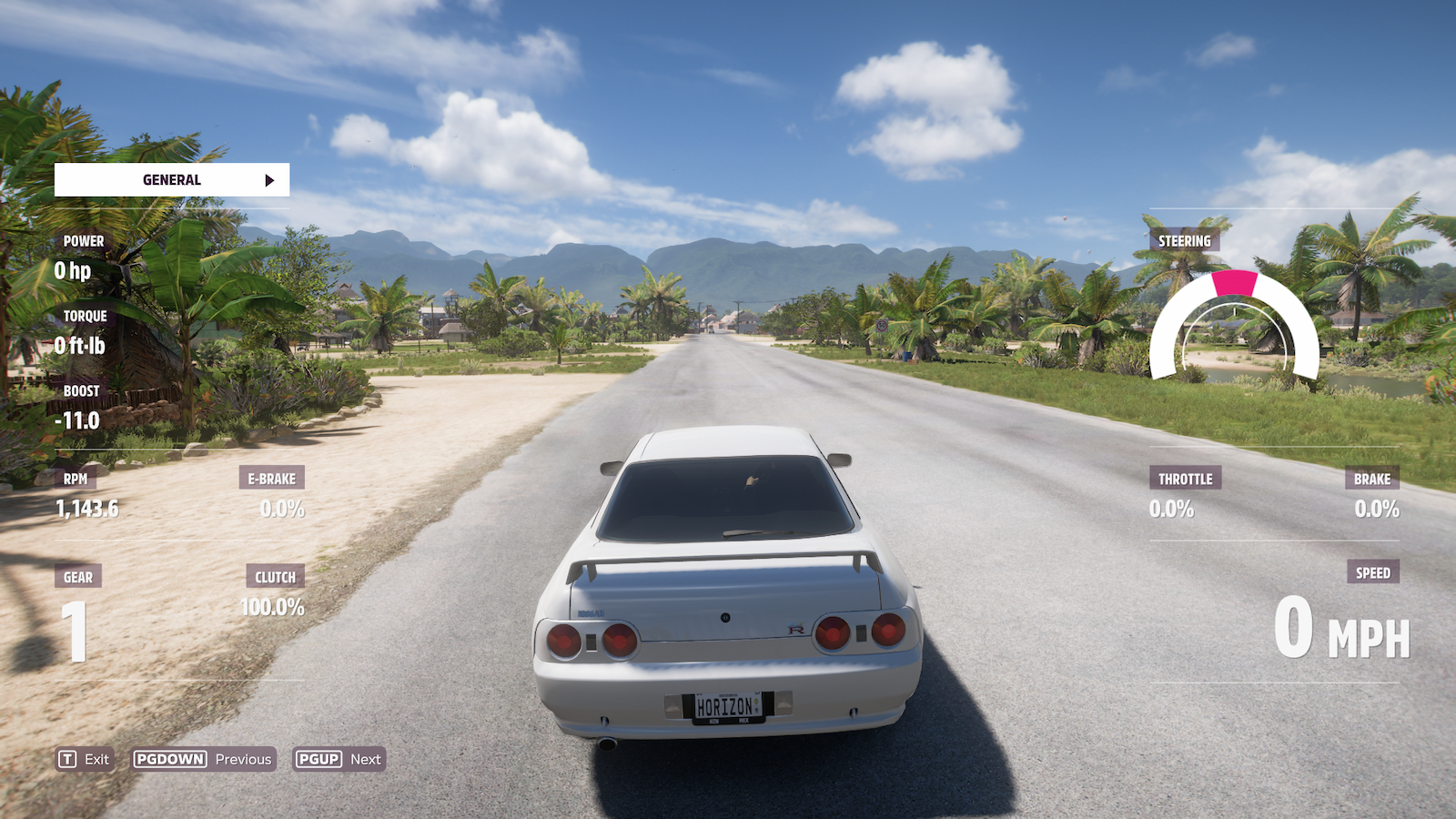Click the pink steering angle indicator
This screenshot has width=1456, height=819.
tap(1234, 285)
